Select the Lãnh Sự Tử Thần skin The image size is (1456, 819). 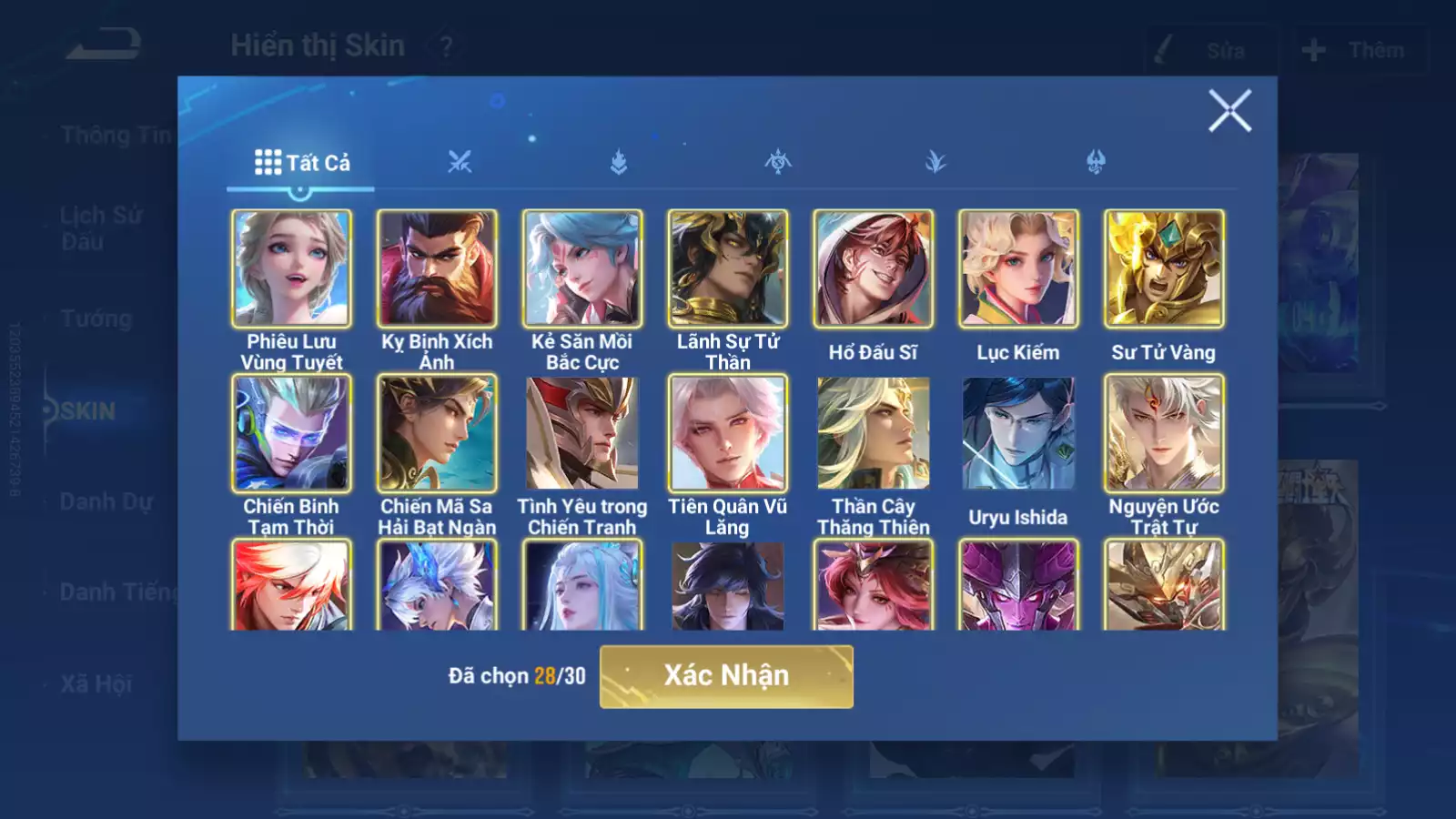coord(728,268)
